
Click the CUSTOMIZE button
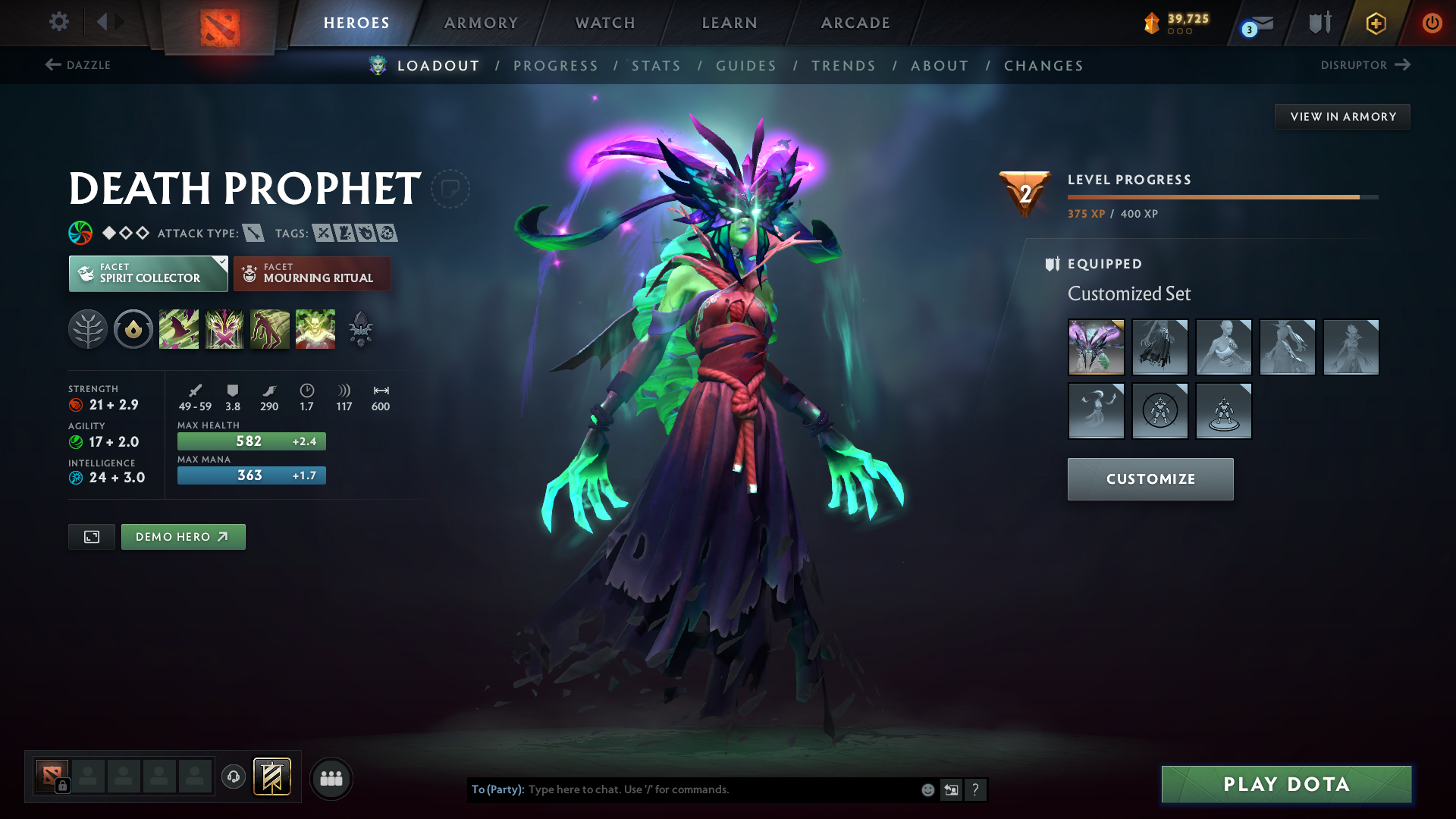(1150, 479)
